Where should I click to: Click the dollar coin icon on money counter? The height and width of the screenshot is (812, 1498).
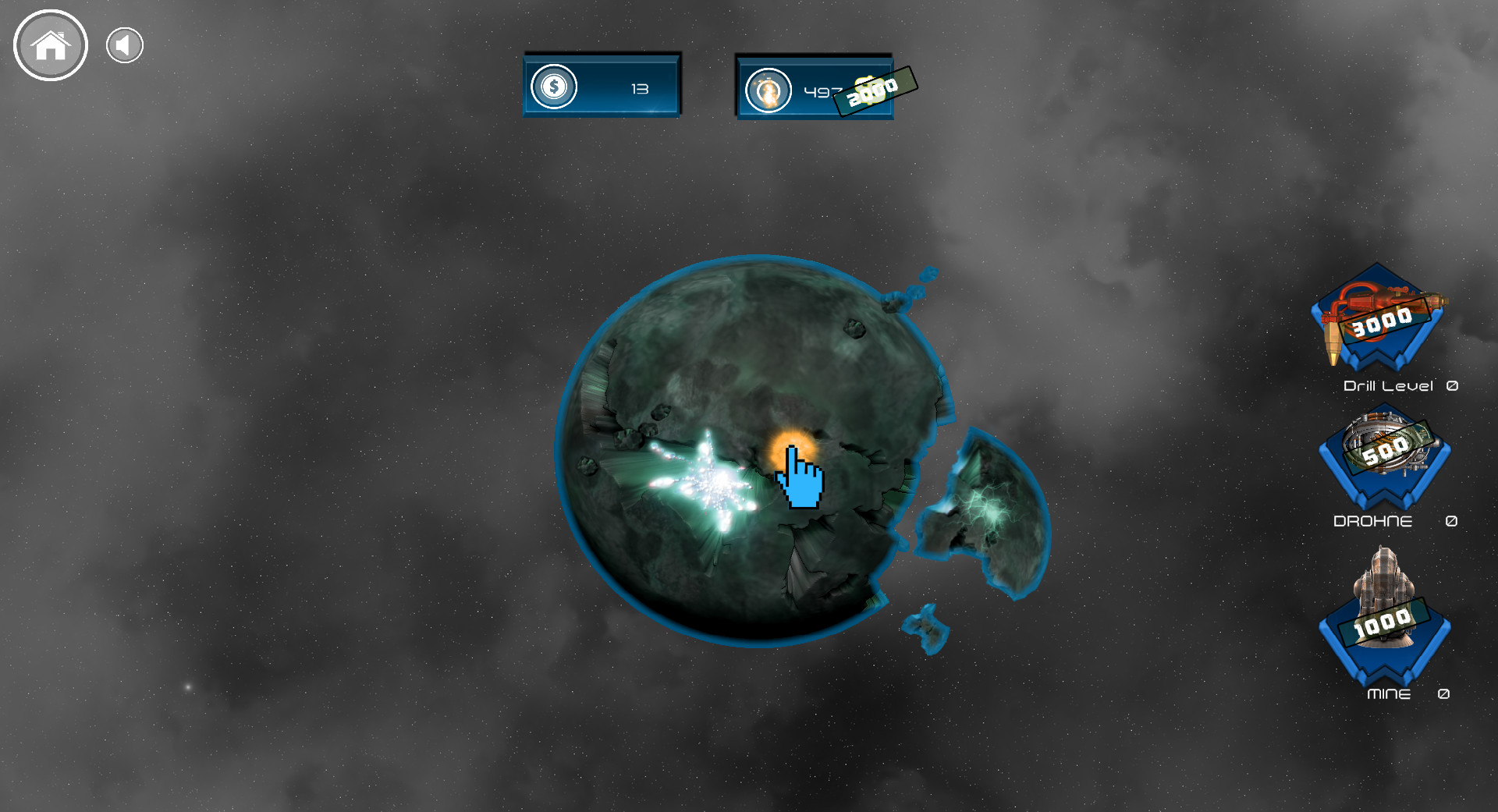(554, 87)
